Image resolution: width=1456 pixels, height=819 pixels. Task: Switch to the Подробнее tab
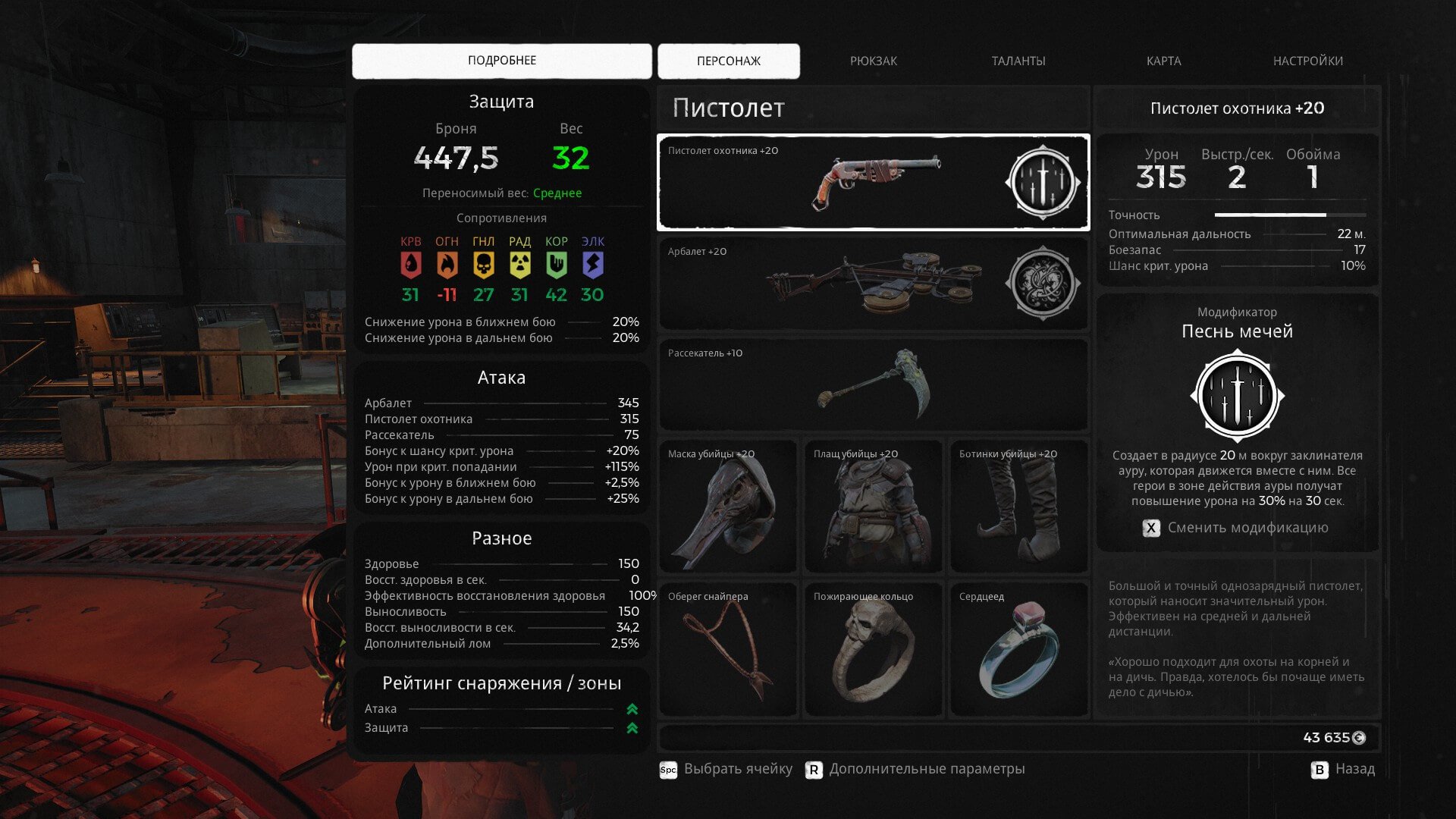[501, 61]
